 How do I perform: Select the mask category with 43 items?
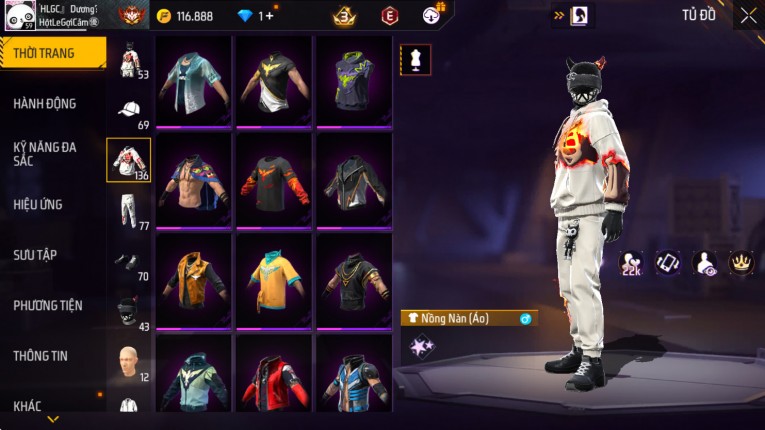(x=129, y=311)
